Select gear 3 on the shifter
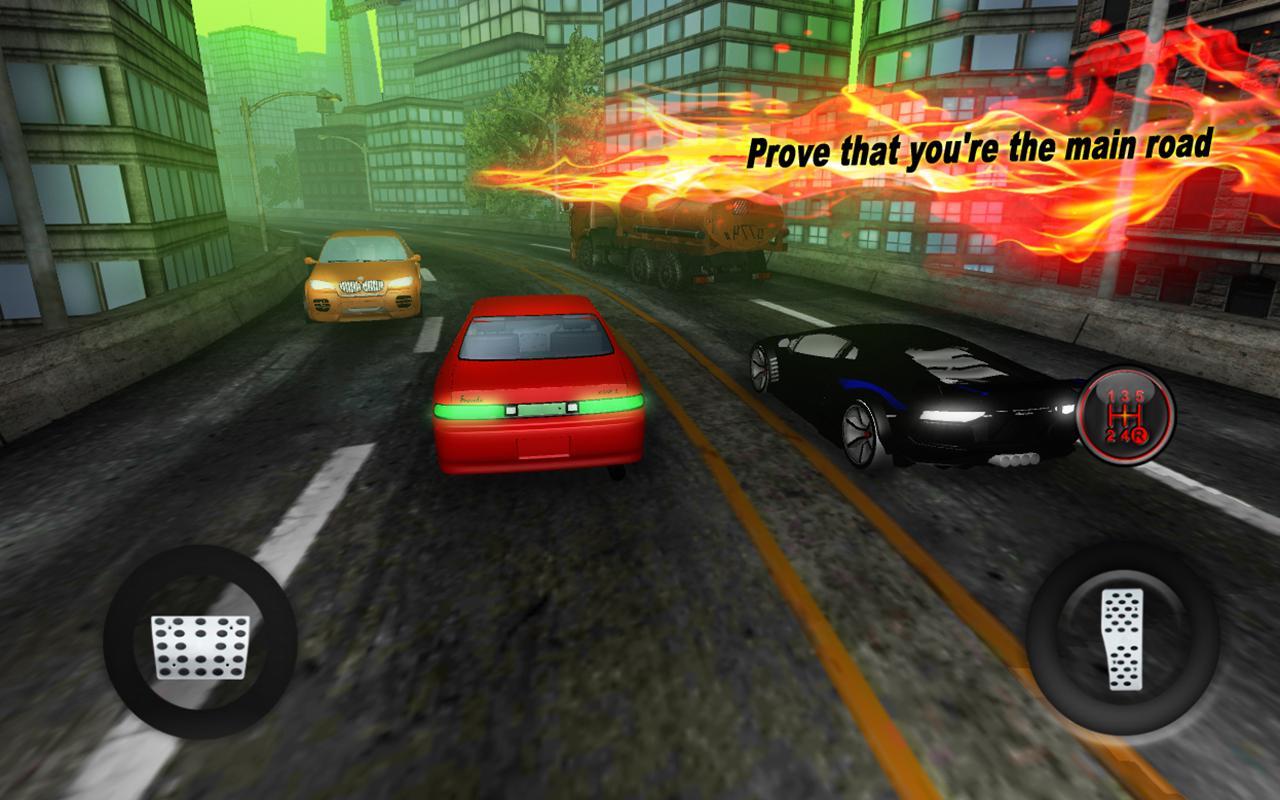 1126,394
